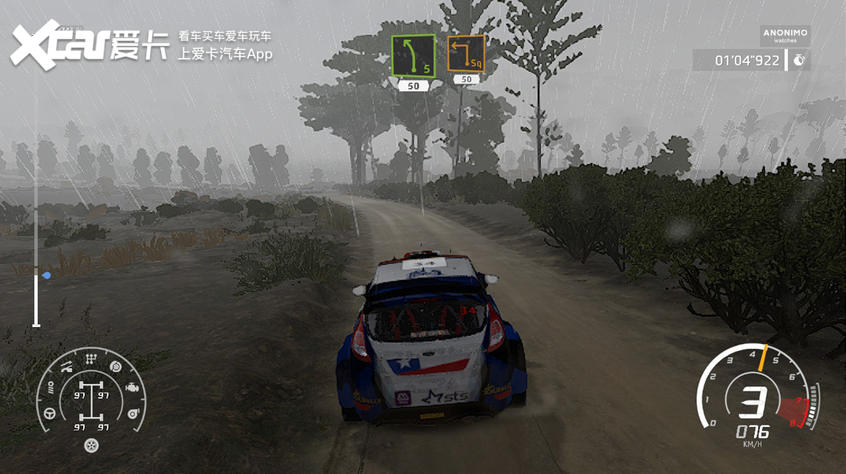Select the turbo damage icon
This screenshot has height=474, width=846.
pyautogui.click(x=135, y=411)
